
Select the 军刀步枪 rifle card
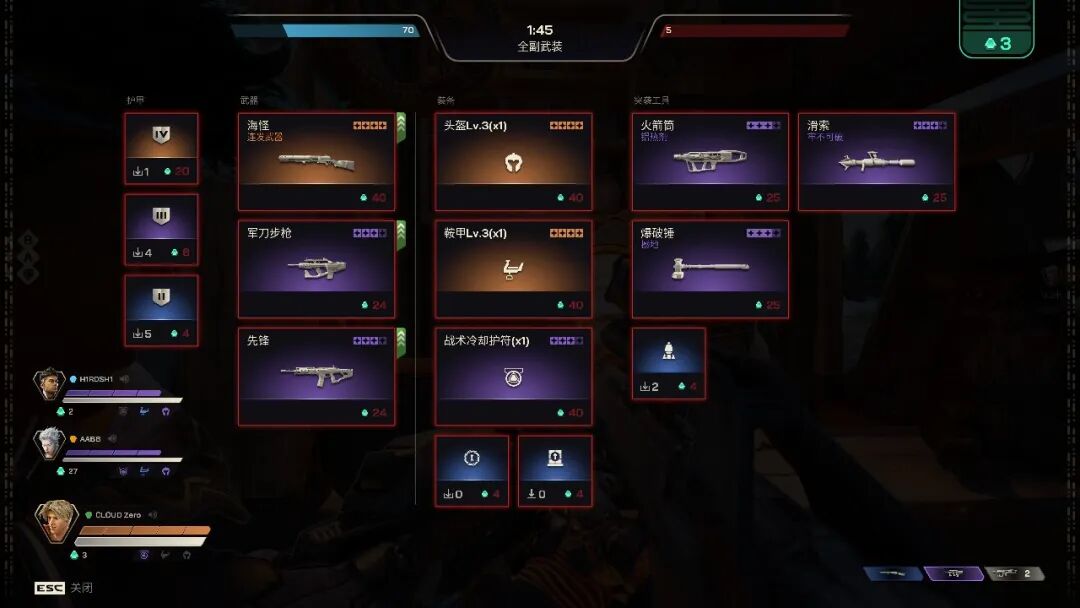tap(316, 269)
